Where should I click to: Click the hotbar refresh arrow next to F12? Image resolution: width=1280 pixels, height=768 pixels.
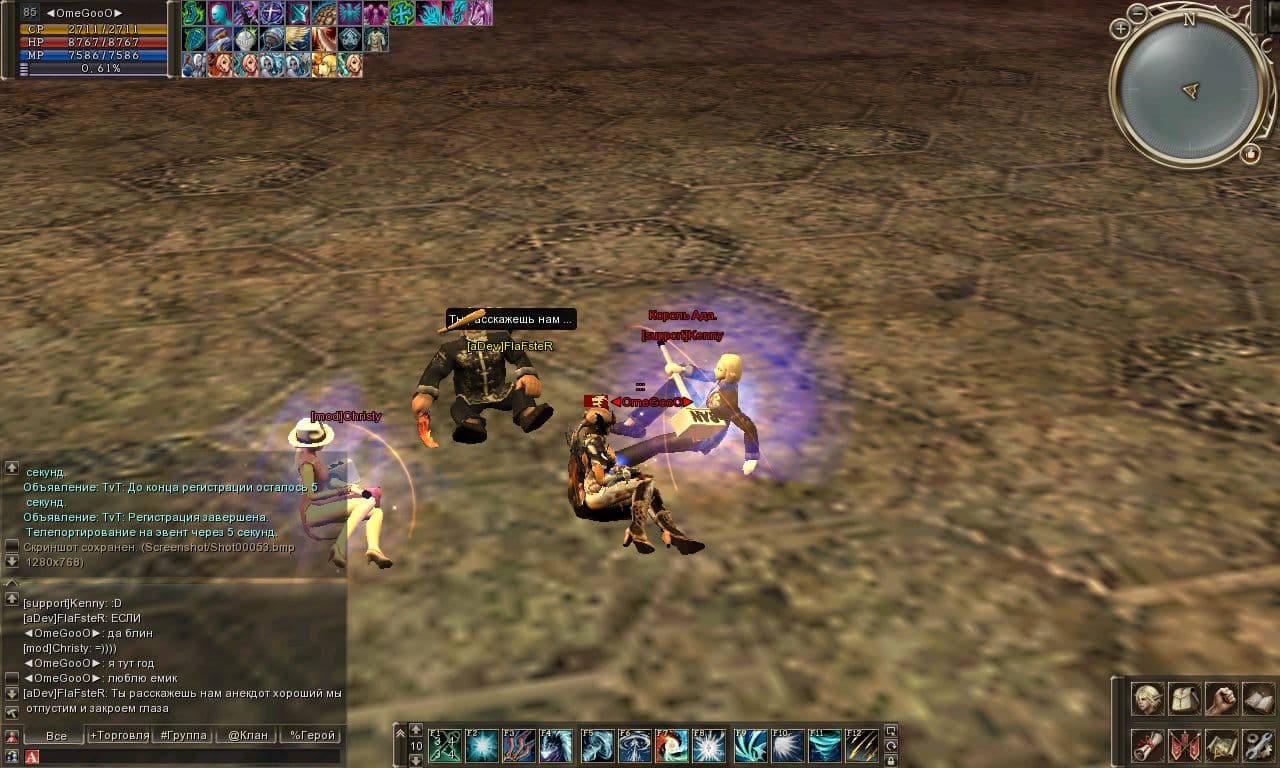point(889,745)
